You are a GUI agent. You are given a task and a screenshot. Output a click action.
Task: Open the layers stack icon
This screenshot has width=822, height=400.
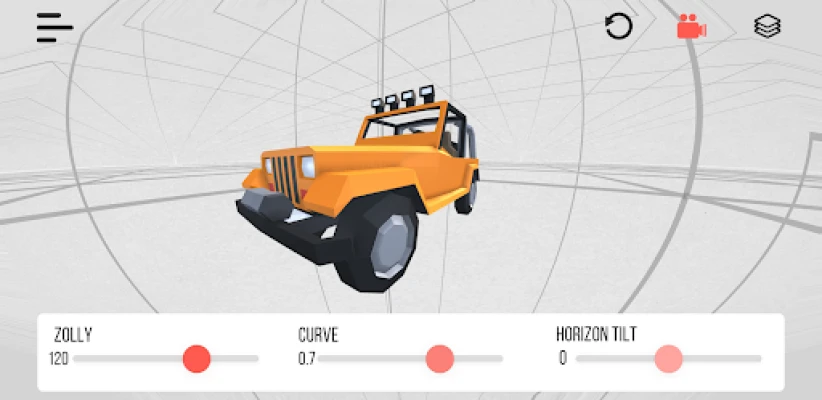click(x=767, y=27)
